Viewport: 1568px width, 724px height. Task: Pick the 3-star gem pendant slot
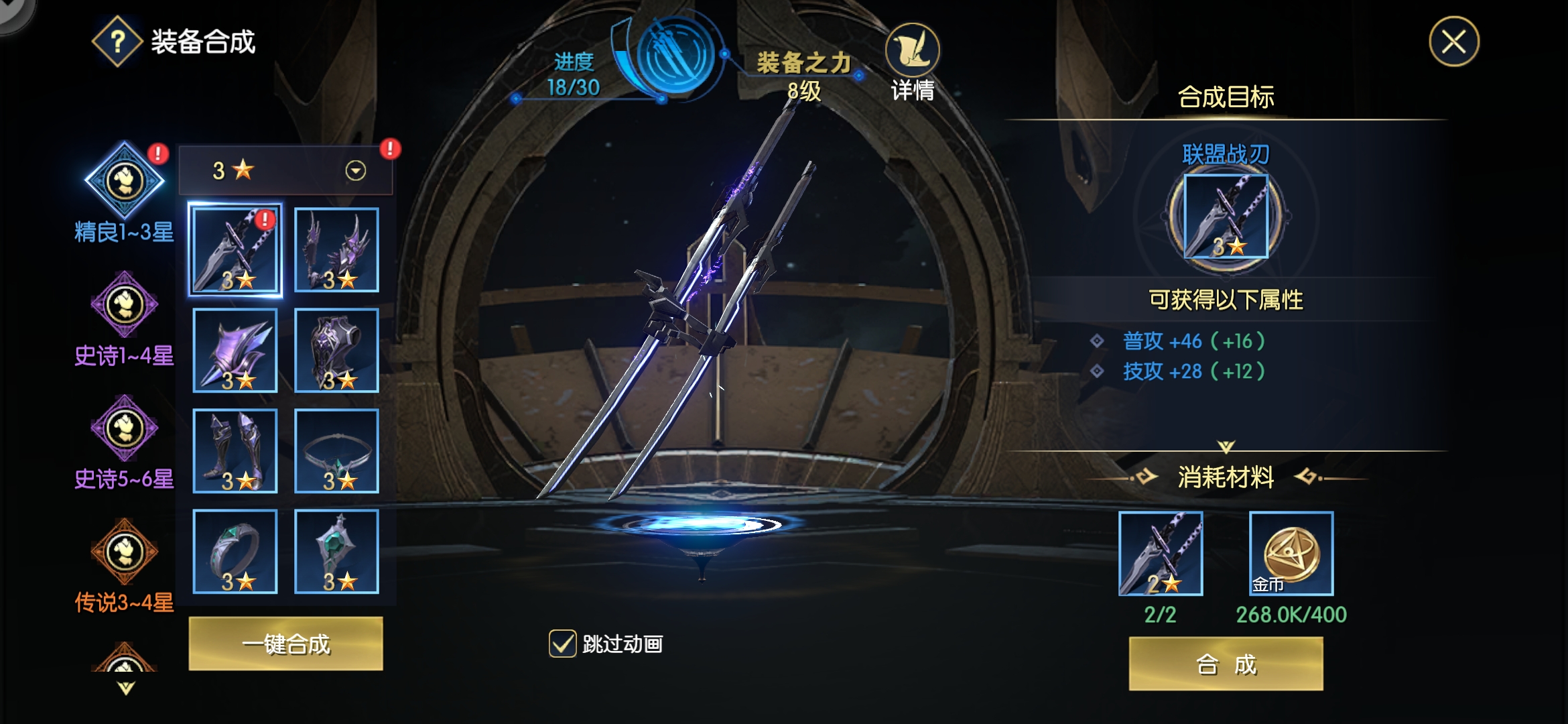[336, 552]
